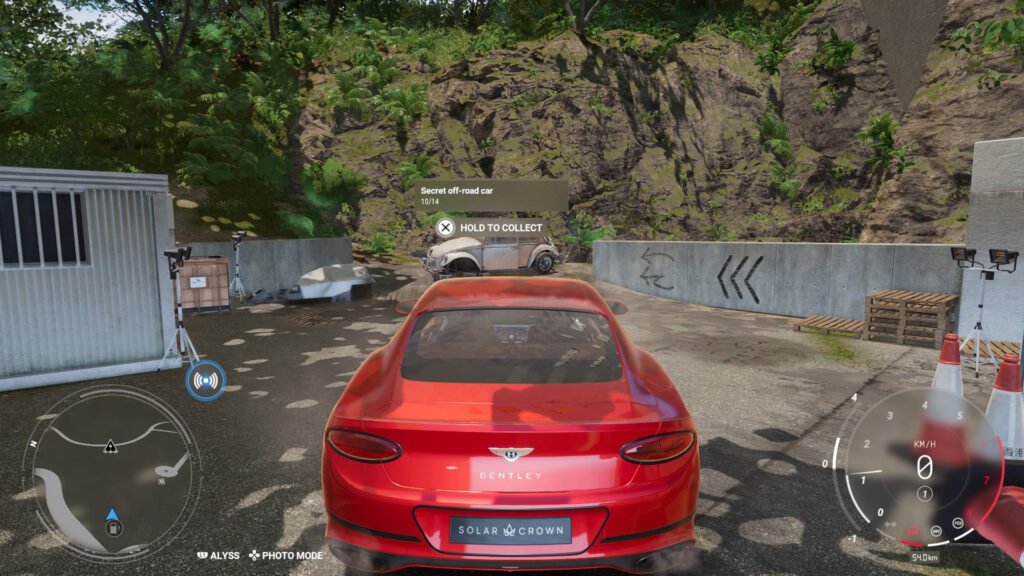Select the blue player arrow on minimap
1024x576 pixels.
pos(113,515)
